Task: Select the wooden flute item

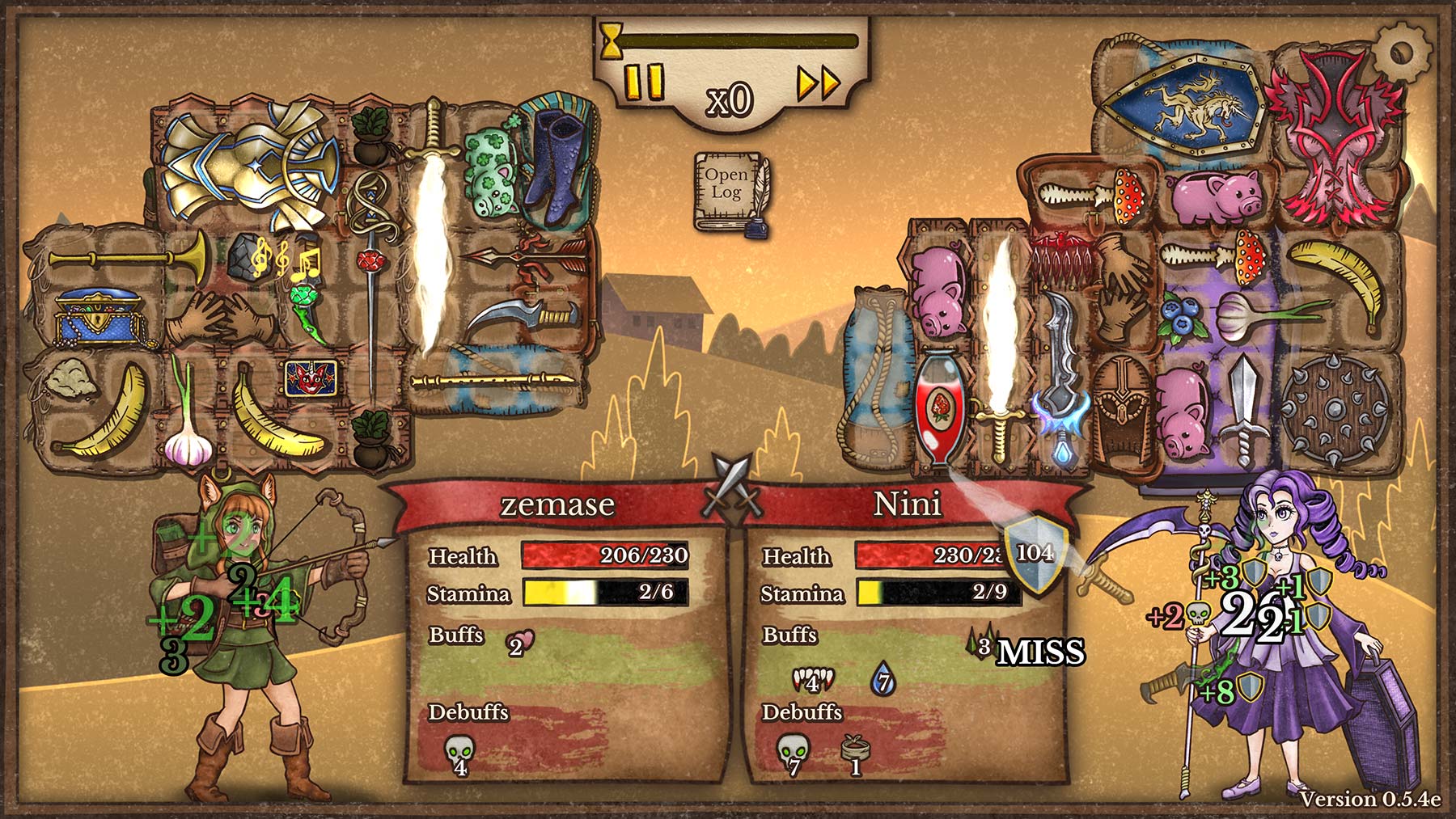Action: [x=493, y=381]
